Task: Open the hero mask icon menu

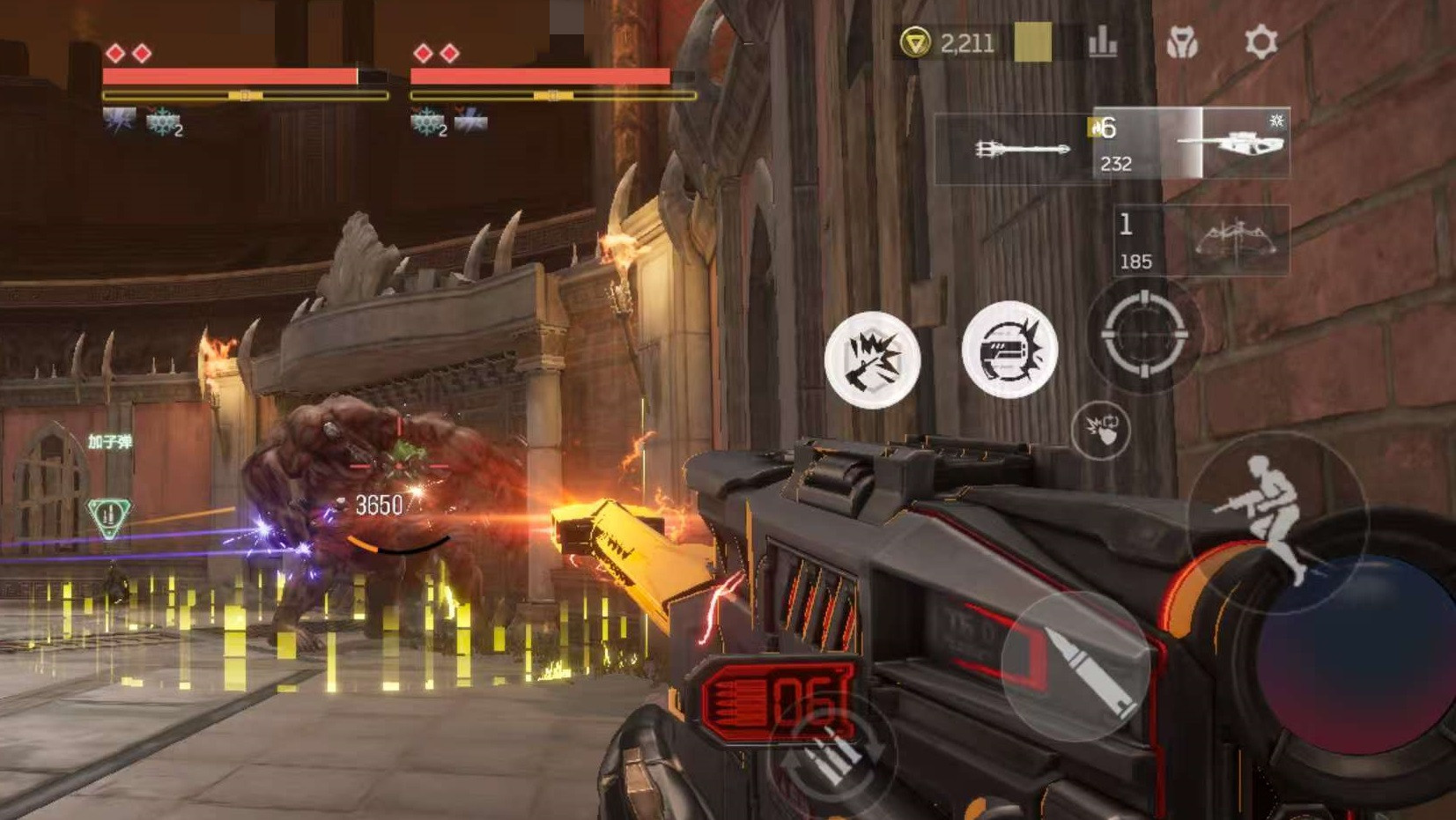Action: [x=1182, y=42]
